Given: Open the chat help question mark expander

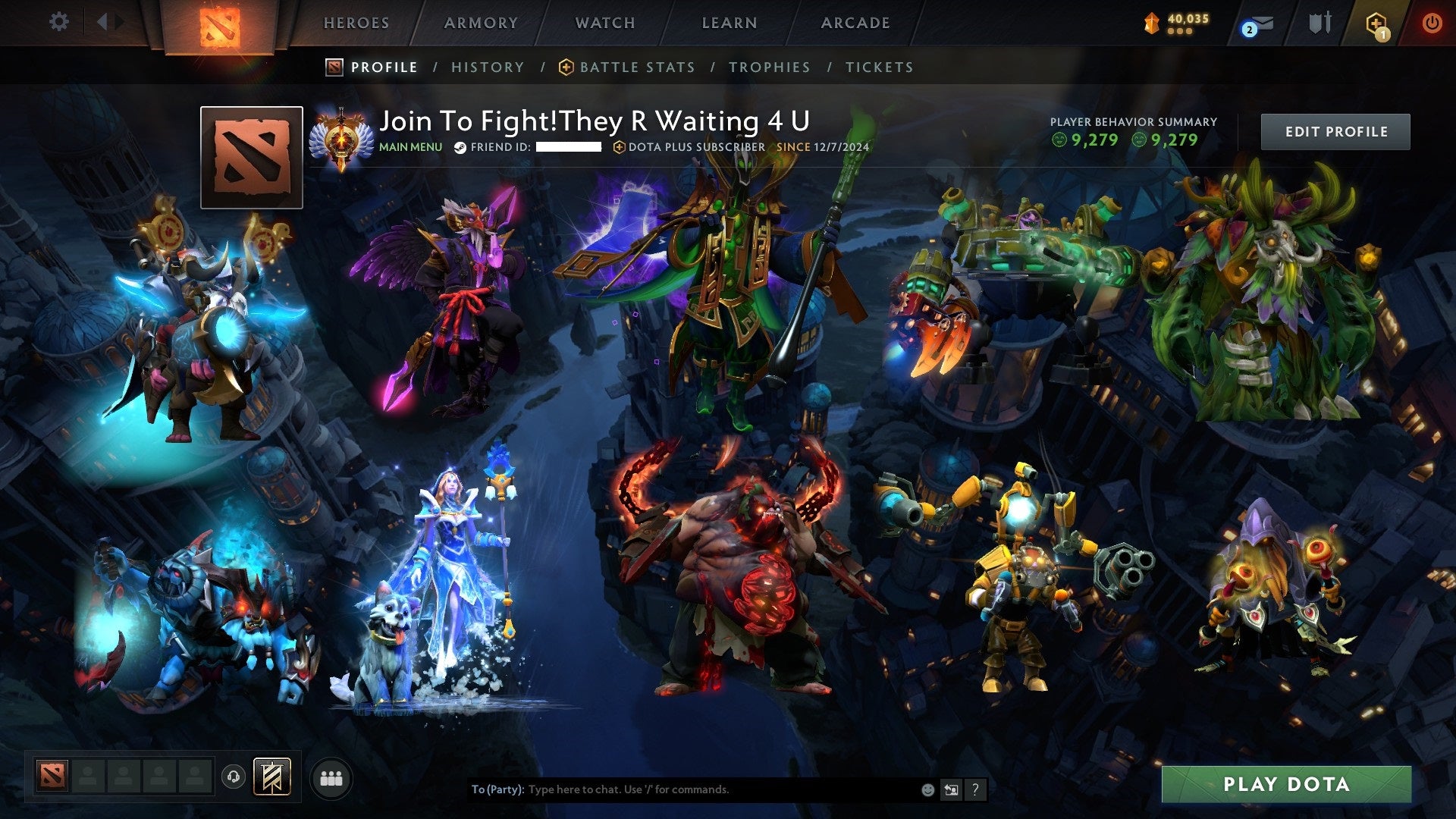Looking at the screenshot, I should (976, 789).
